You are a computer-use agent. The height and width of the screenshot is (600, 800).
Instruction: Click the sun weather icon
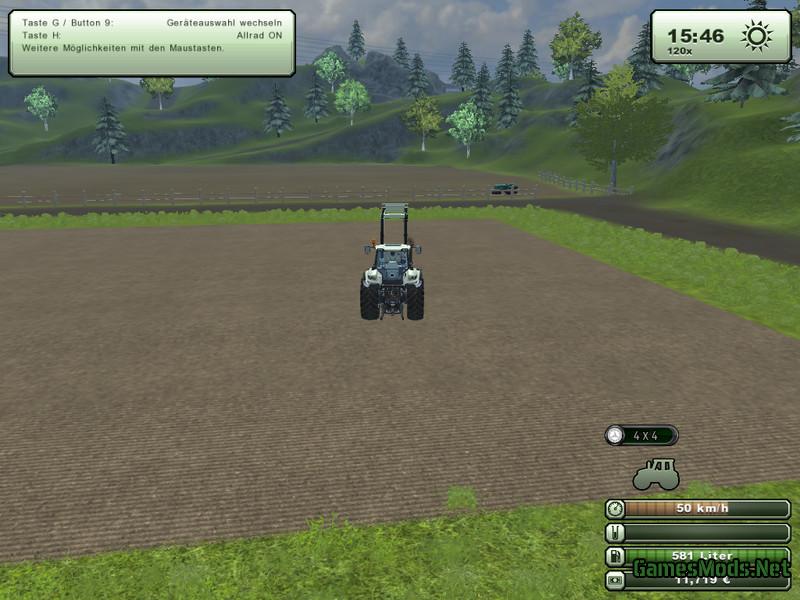[756, 36]
